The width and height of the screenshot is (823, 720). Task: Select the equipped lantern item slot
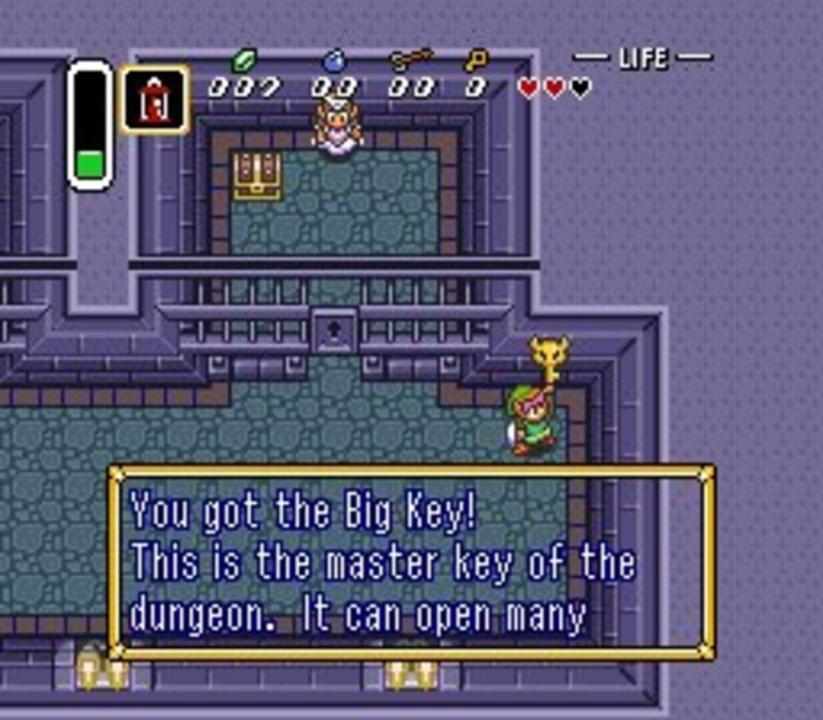(x=154, y=99)
